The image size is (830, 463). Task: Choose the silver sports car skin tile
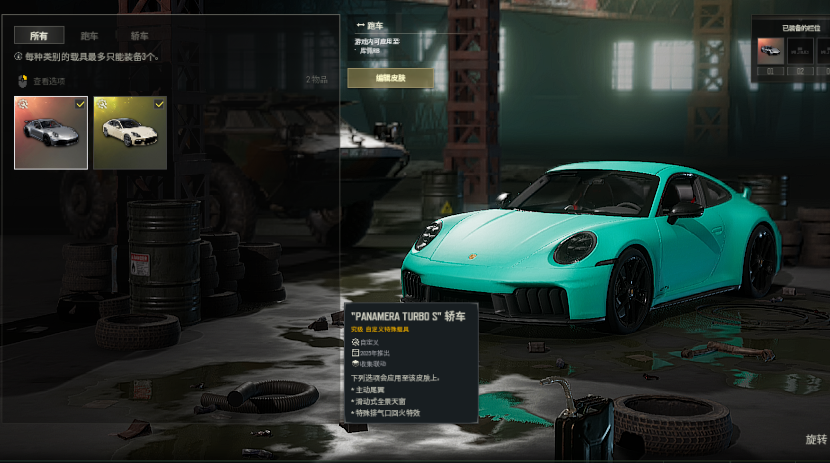pos(50,133)
